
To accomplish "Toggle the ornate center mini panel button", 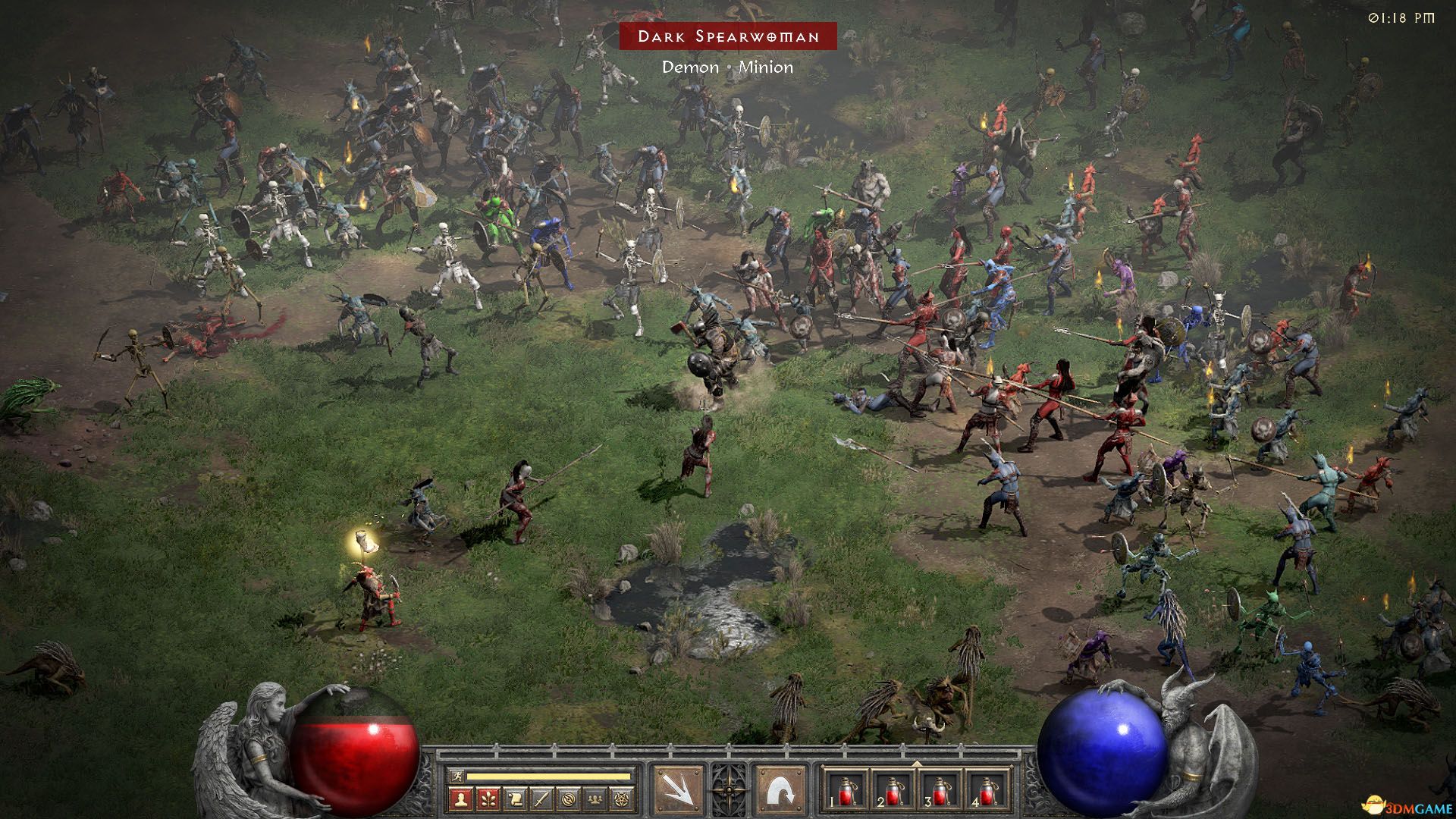I will [x=728, y=789].
